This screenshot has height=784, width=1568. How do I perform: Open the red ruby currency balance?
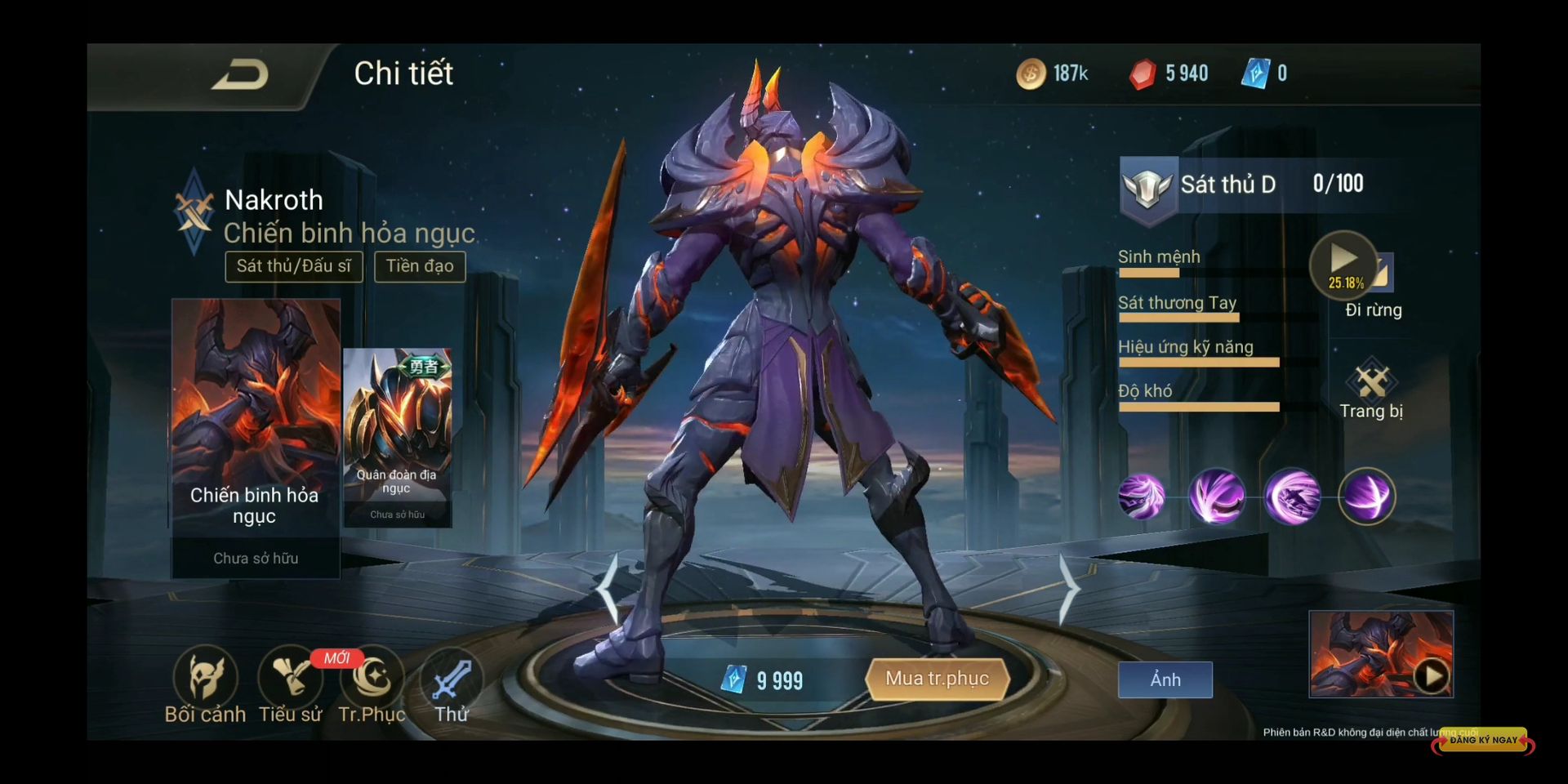point(1168,73)
